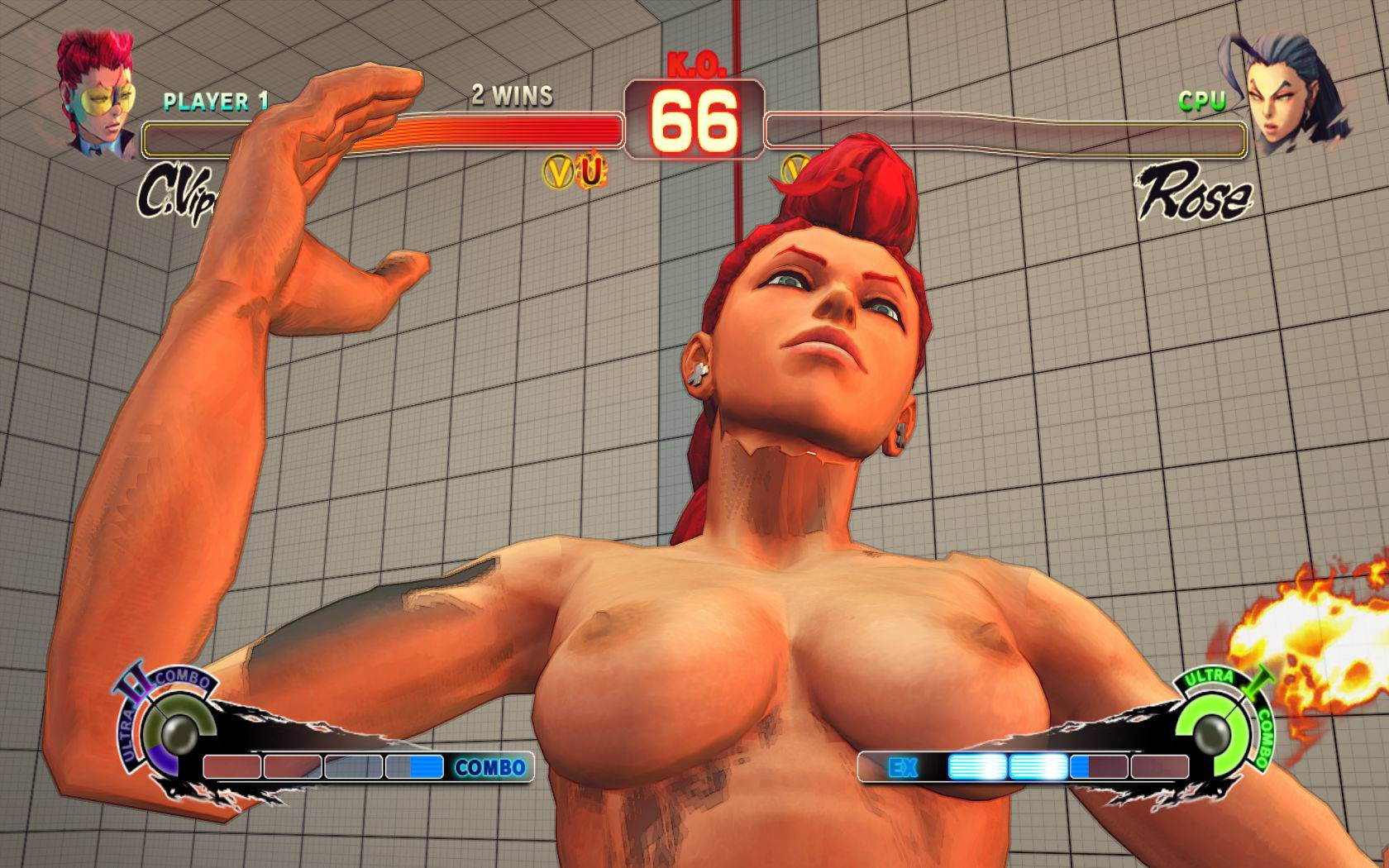Select Player 1's Ultra II combo gauge

pyautogui.click(x=178, y=730)
